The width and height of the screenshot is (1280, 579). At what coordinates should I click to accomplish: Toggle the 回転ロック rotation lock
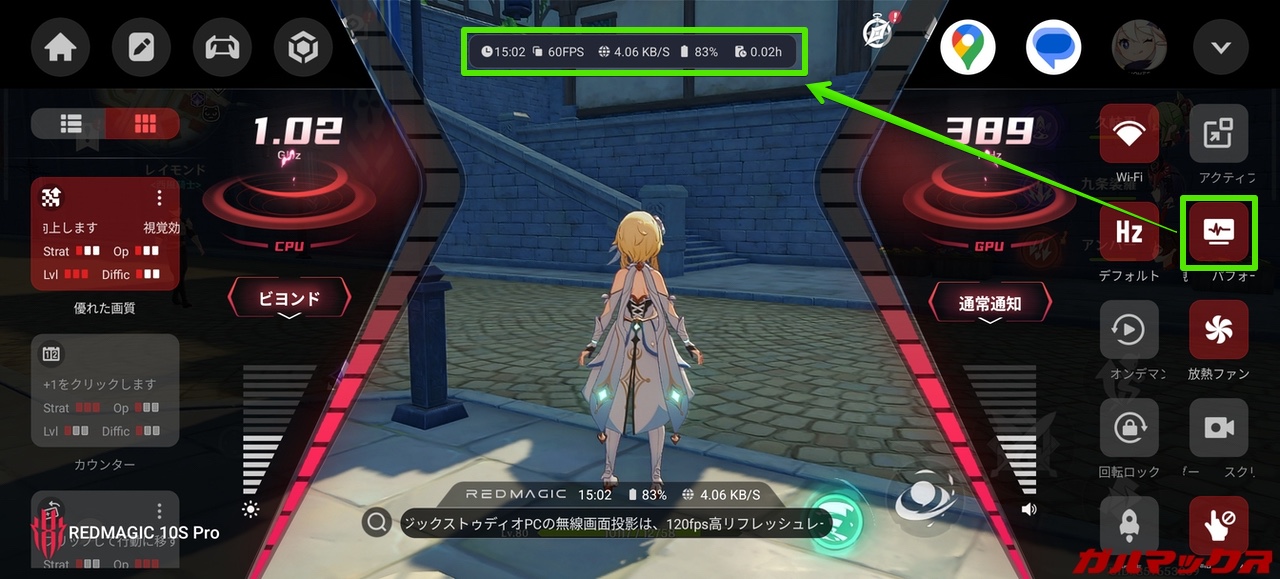(1129, 428)
